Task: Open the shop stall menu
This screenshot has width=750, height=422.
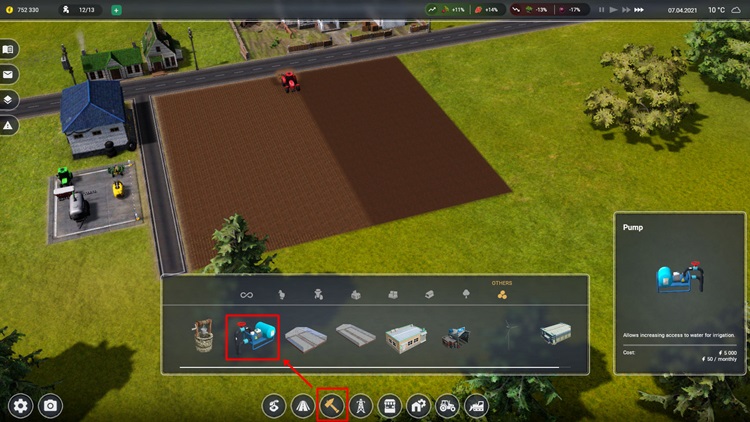Action: 389,406
